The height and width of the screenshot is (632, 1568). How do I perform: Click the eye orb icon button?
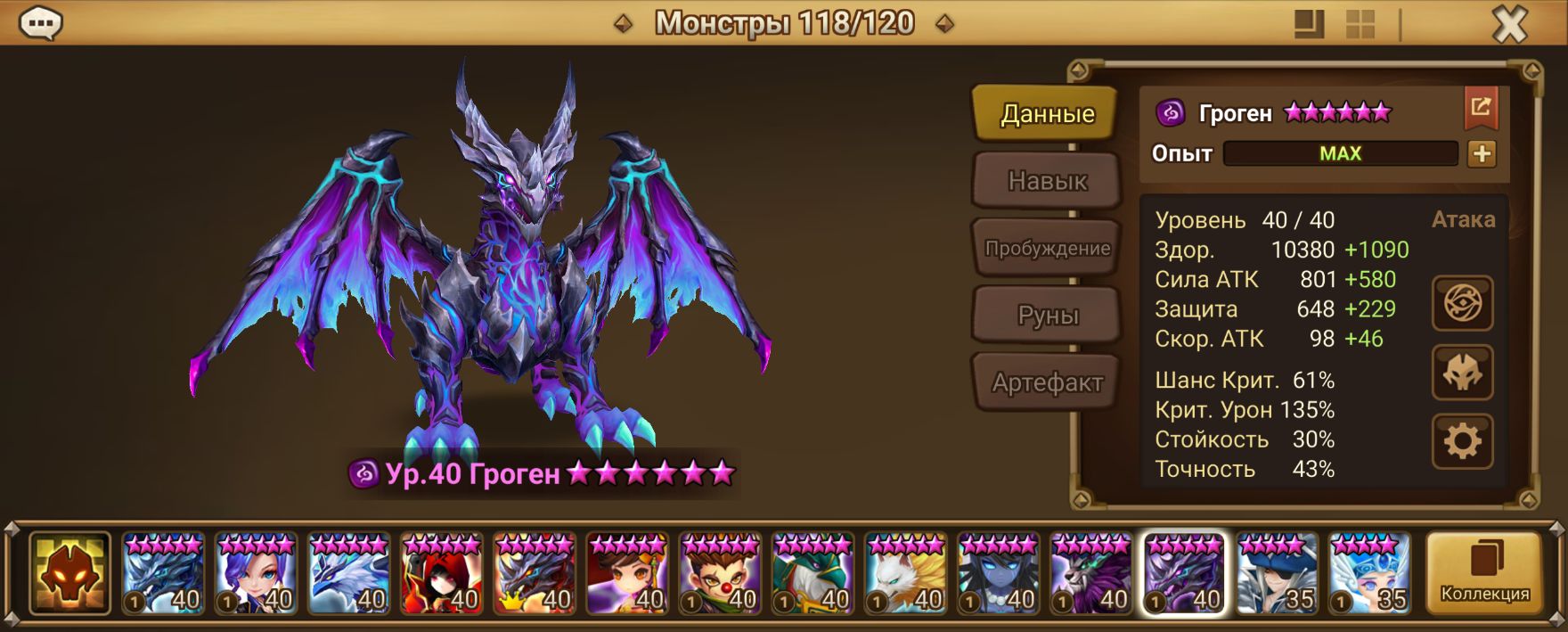pyautogui.click(x=1462, y=304)
